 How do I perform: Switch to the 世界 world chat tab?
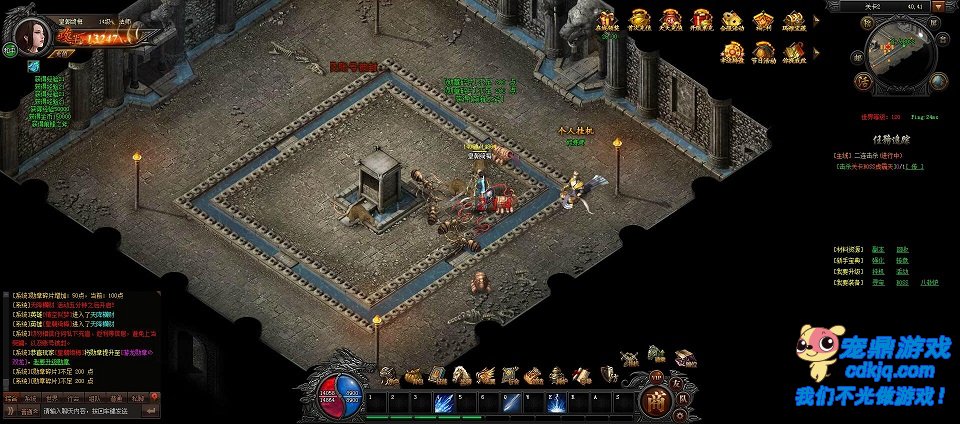click(x=51, y=398)
